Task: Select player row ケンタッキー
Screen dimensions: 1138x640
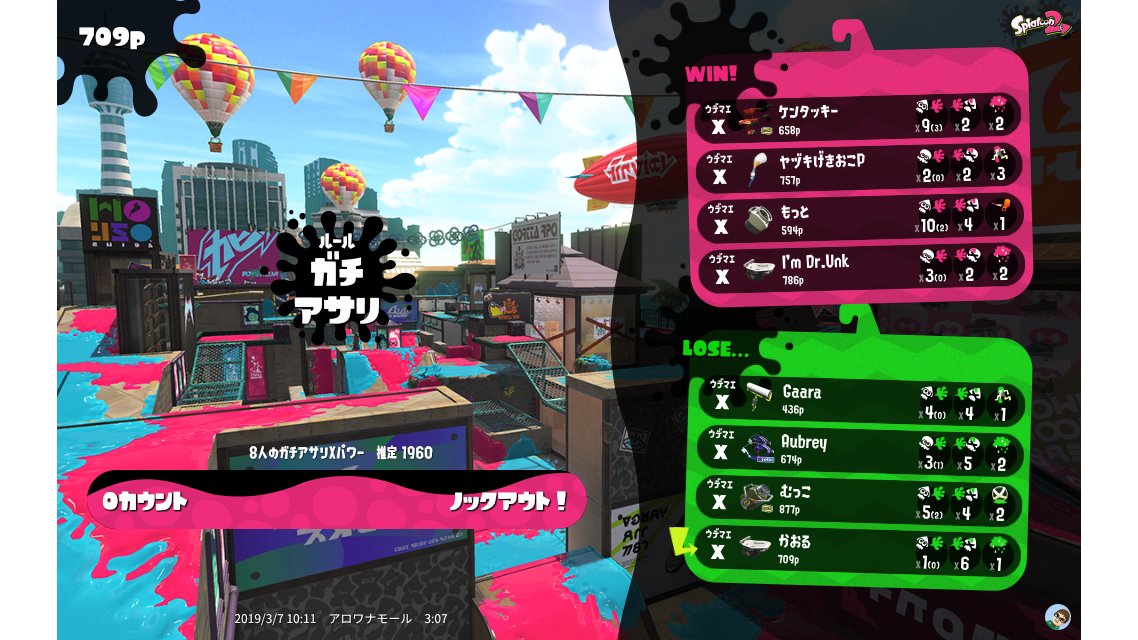Action: pyautogui.click(x=860, y=116)
